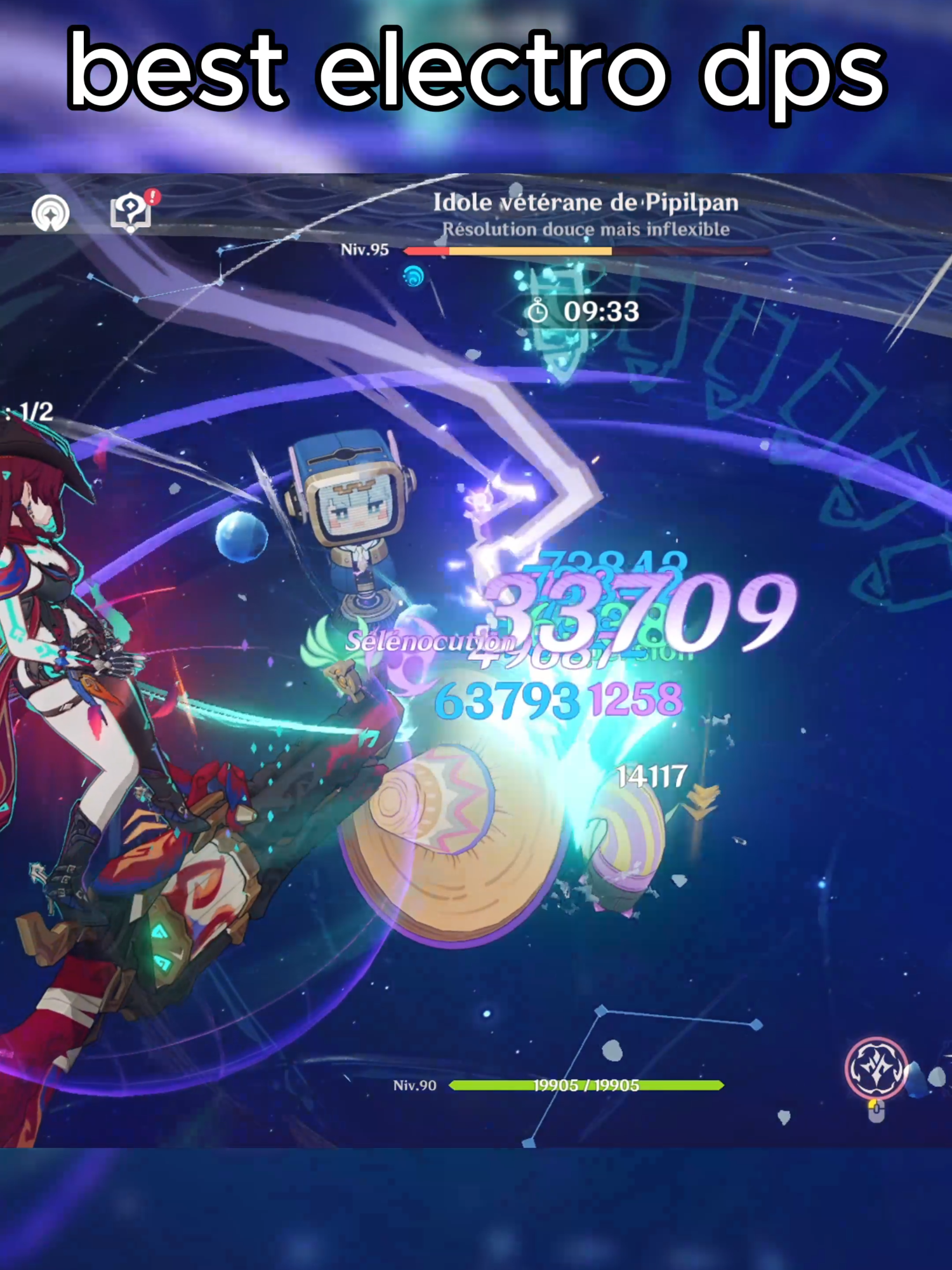Expand the boss title Idole vétérane de Pipilpan
This screenshot has width=952, height=1270.
pyautogui.click(x=587, y=203)
